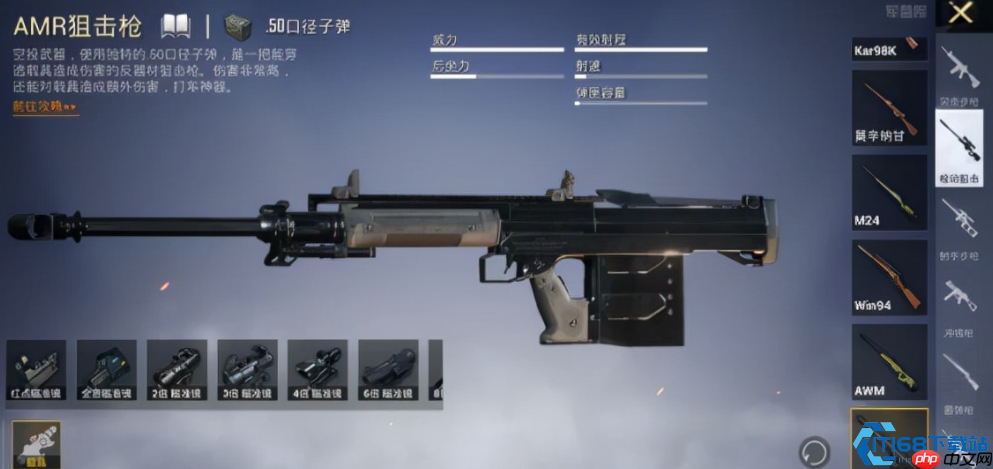Open the AMR guide book icon

176,26
